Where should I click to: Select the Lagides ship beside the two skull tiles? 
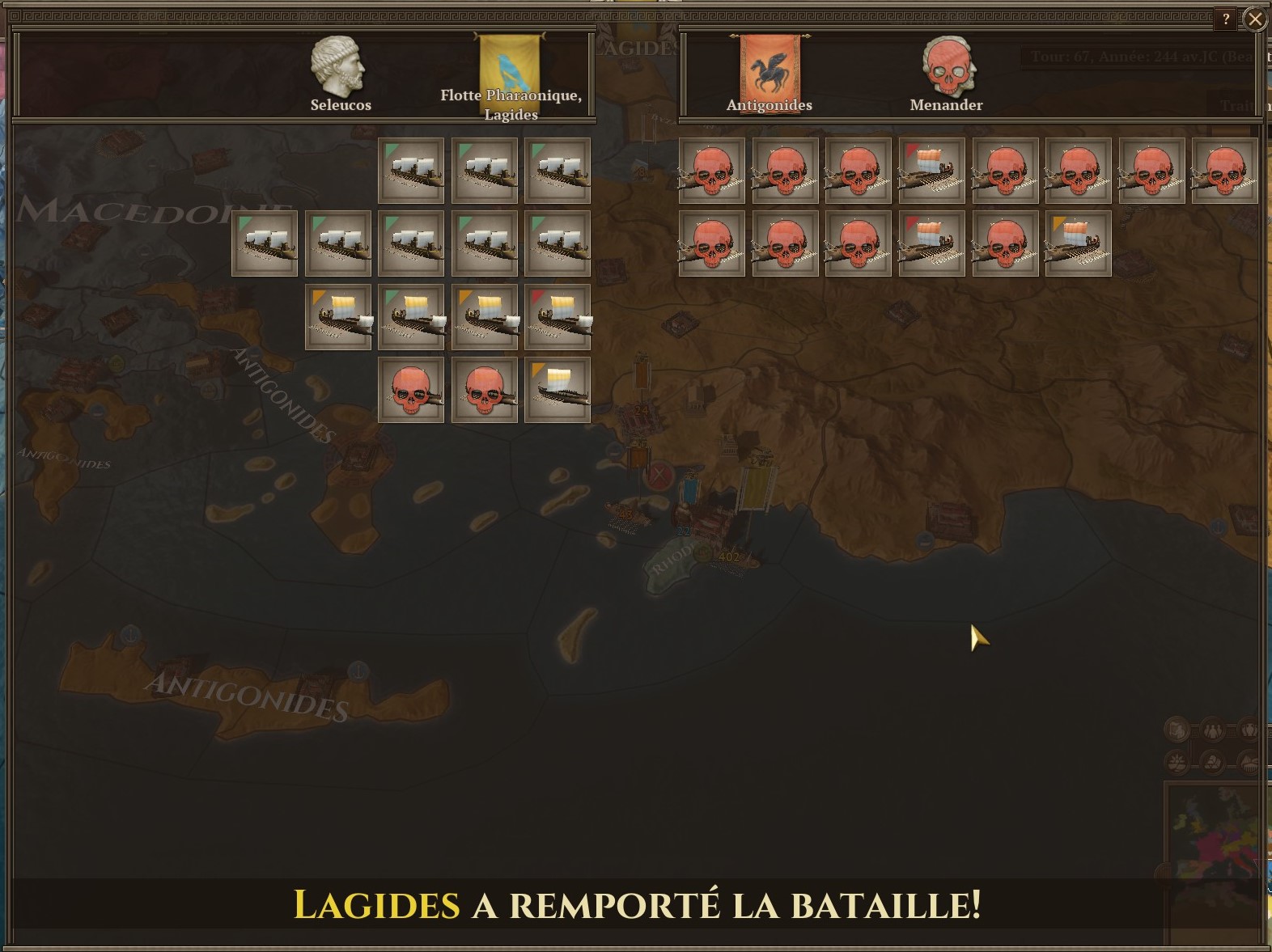click(558, 390)
